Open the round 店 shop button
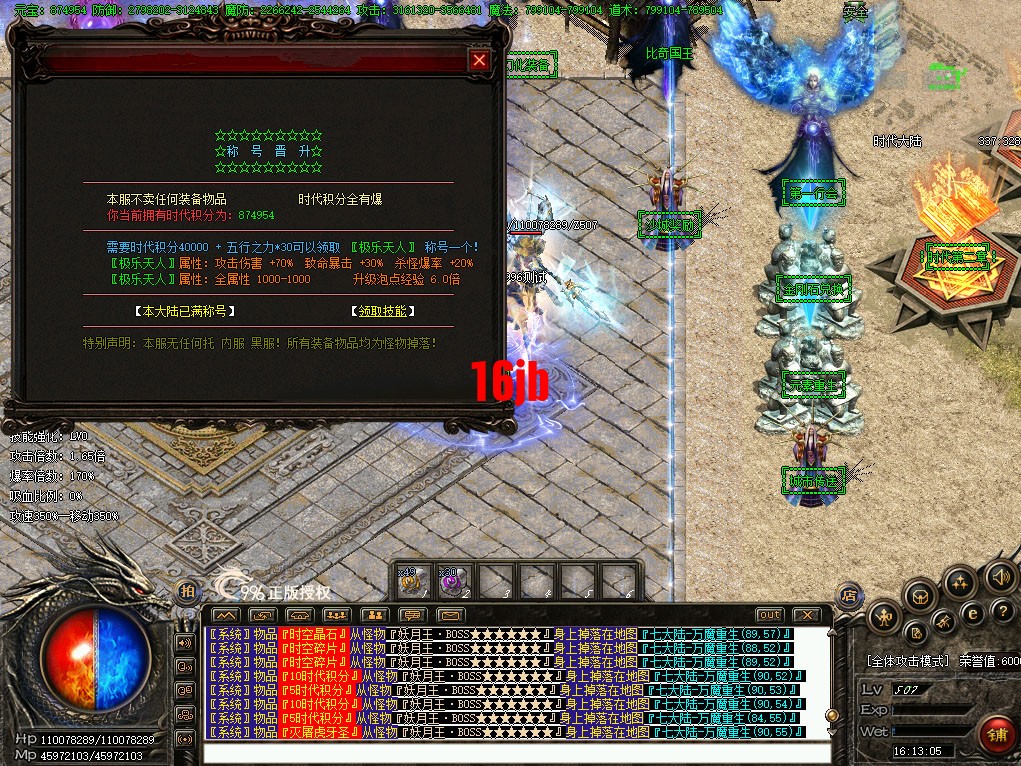This screenshot has width=1021, height=766. [x=849, y=594]
